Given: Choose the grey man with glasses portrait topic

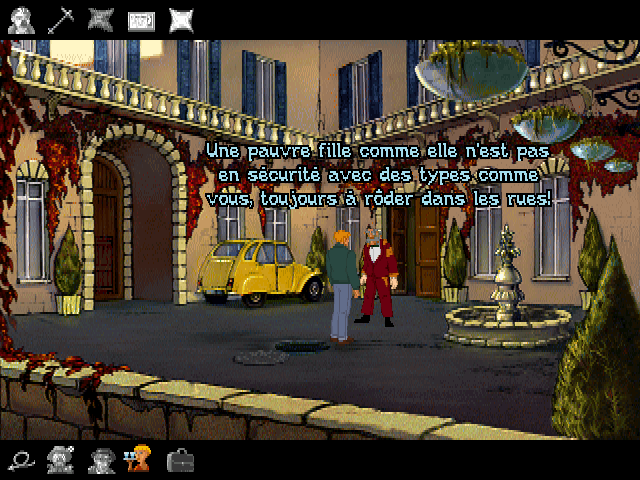Looking at the screenshot, I should [101, 460].
